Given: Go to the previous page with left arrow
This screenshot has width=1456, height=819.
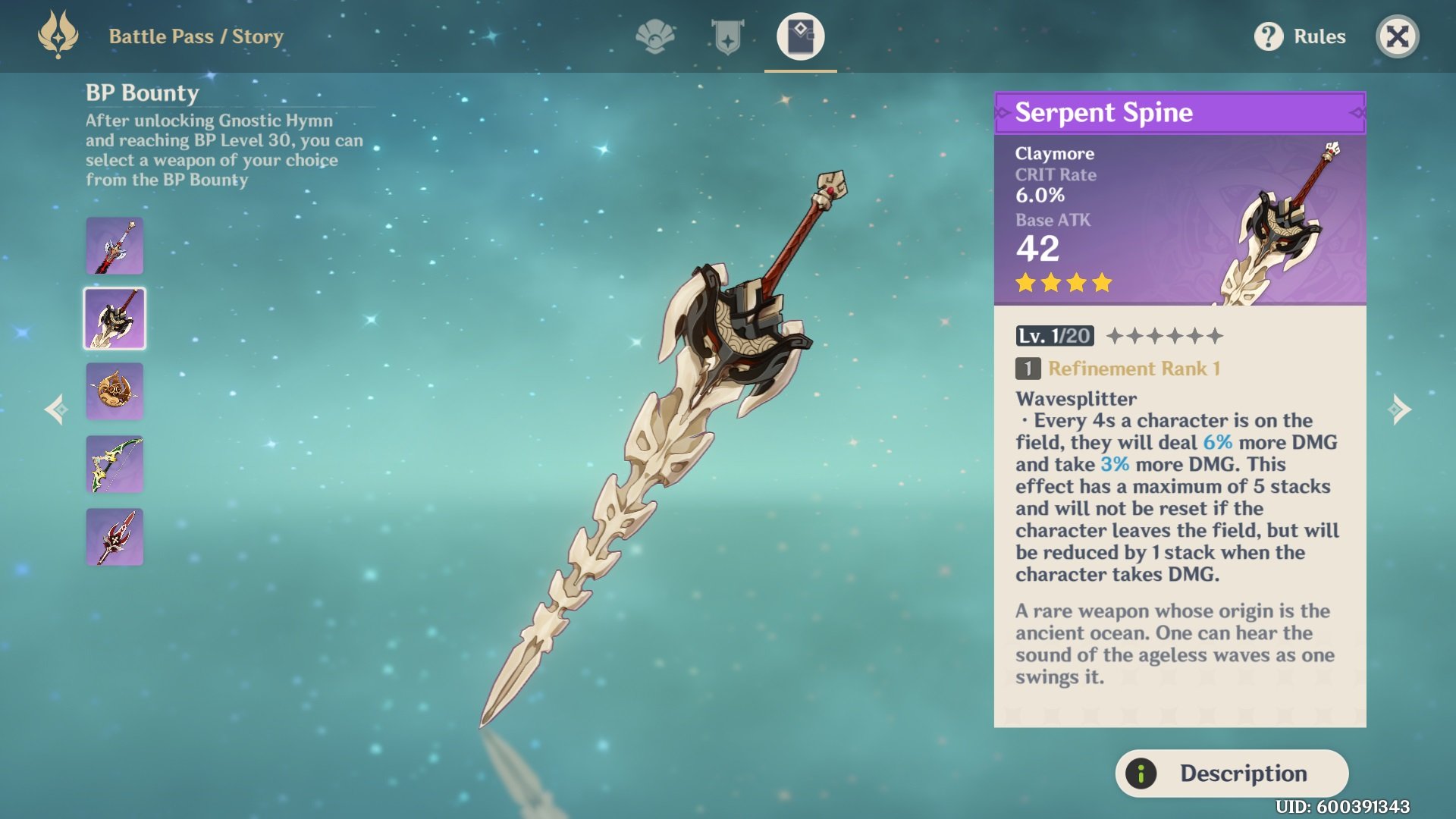Looking at the screenshot, I should click(x=55, y=409).
